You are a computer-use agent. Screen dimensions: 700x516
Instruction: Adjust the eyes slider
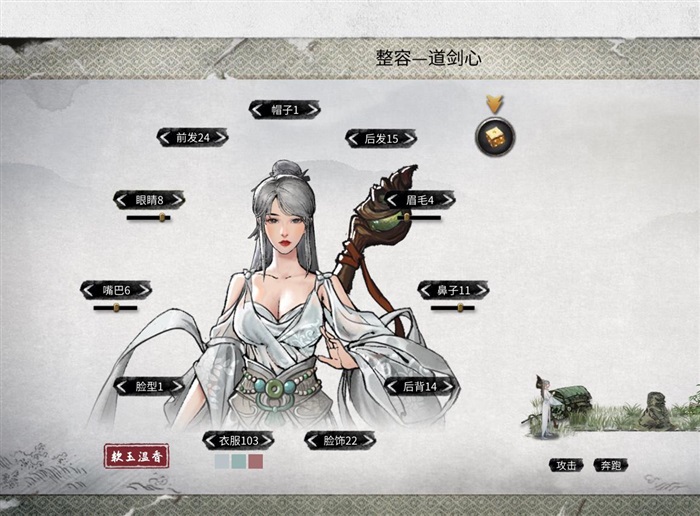pos(161,217)
